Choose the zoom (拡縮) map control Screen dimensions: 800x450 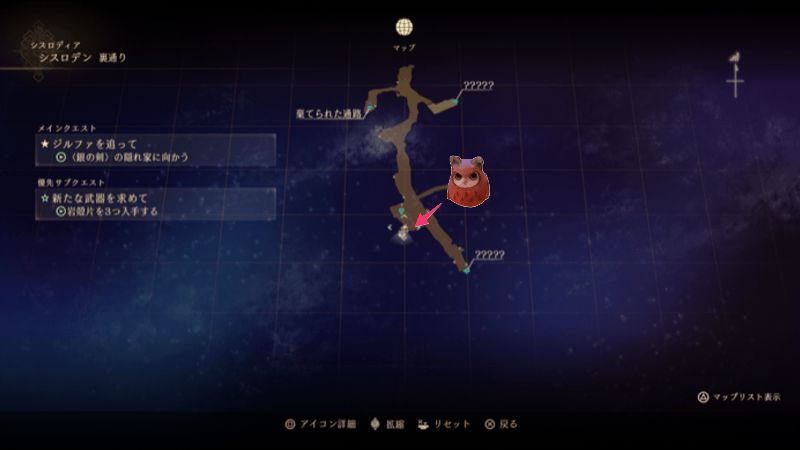pyautogui.click(x=387, y=424)
